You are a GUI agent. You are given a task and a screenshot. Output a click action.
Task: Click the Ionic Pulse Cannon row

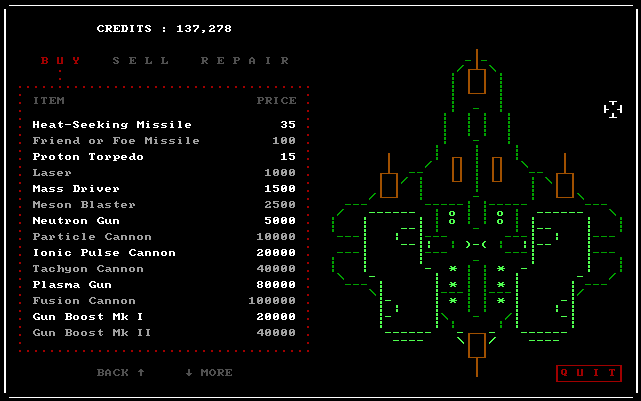(104, 253)
